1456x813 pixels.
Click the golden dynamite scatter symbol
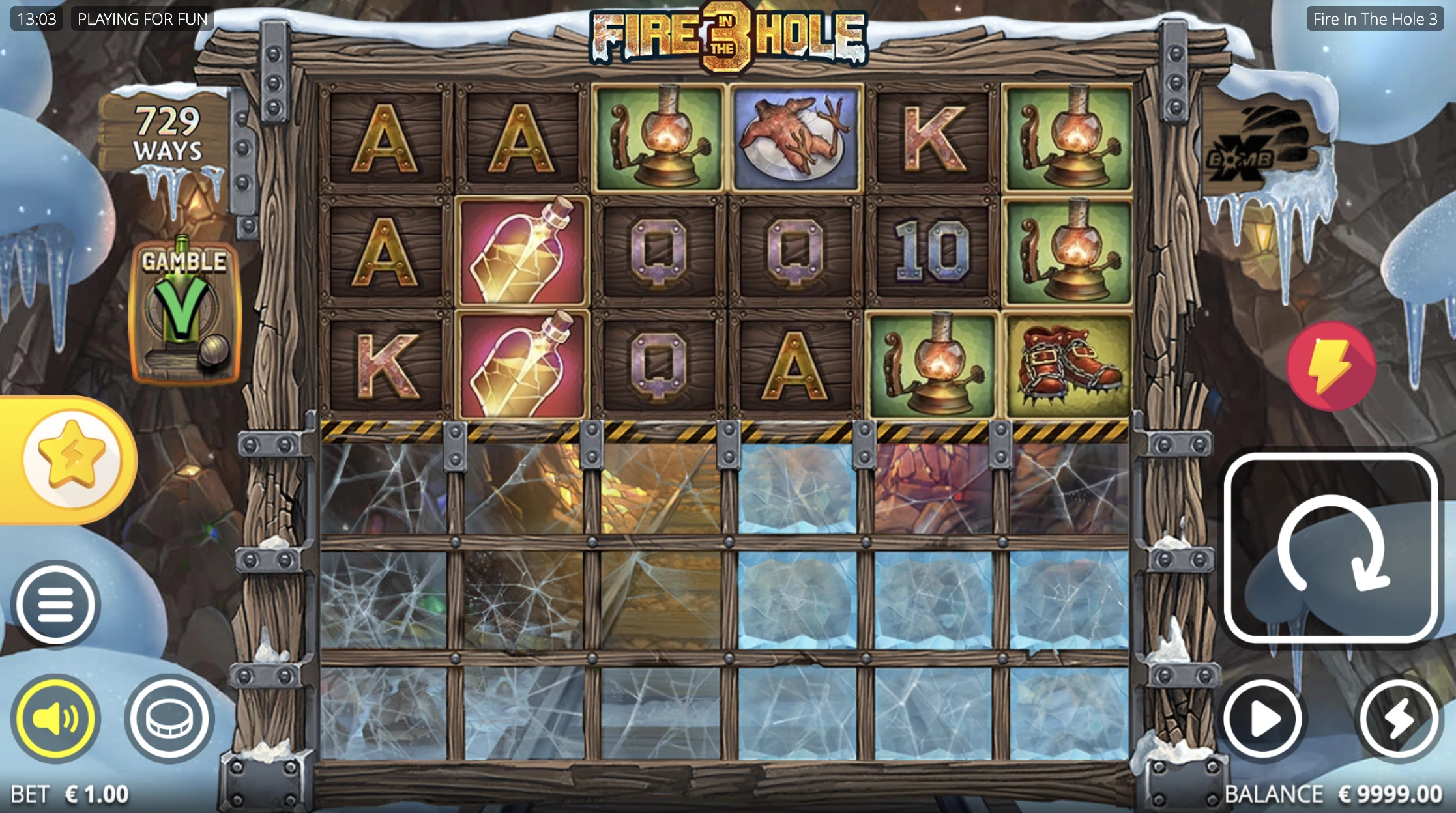tap(521, 254)
